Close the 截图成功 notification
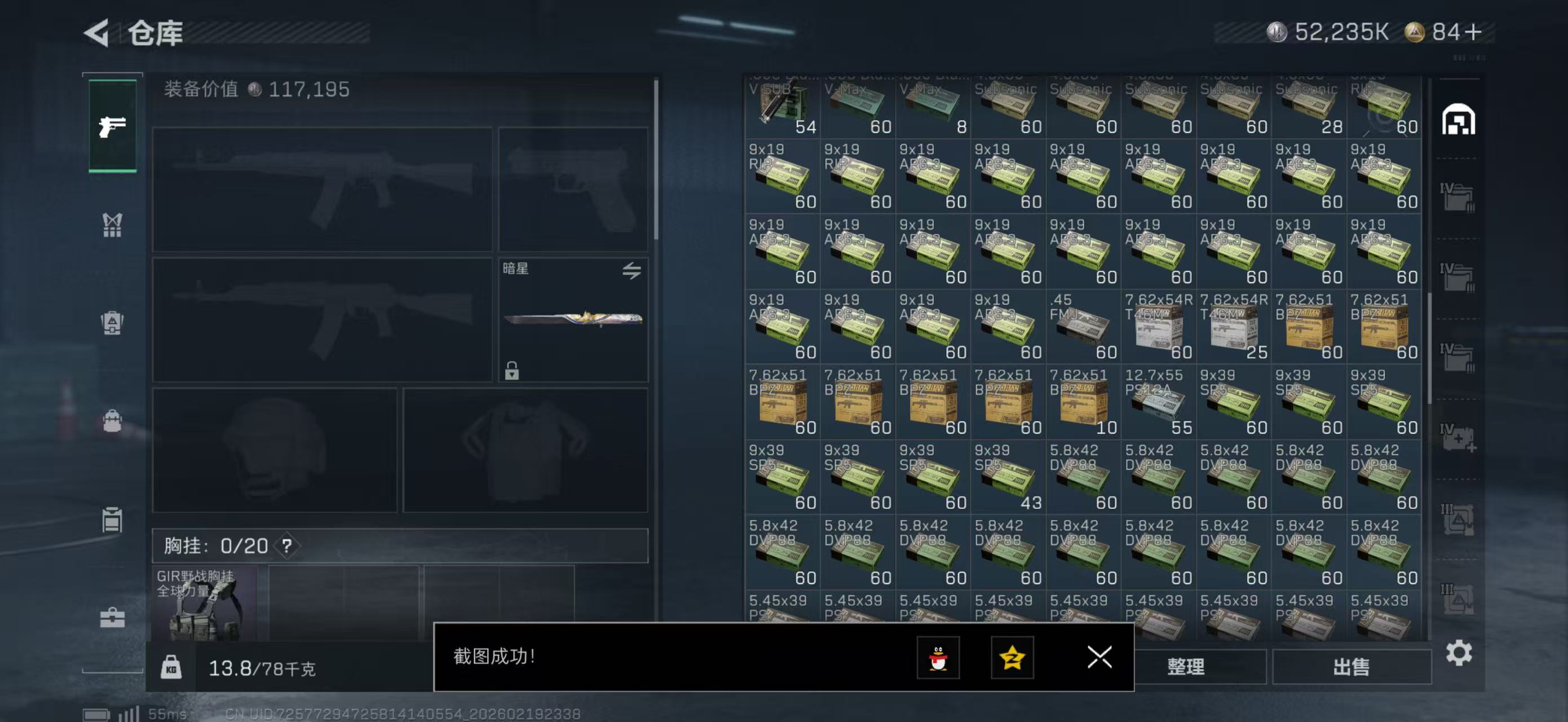This screenshot has width=1568, height=722. coord(1099,657)
